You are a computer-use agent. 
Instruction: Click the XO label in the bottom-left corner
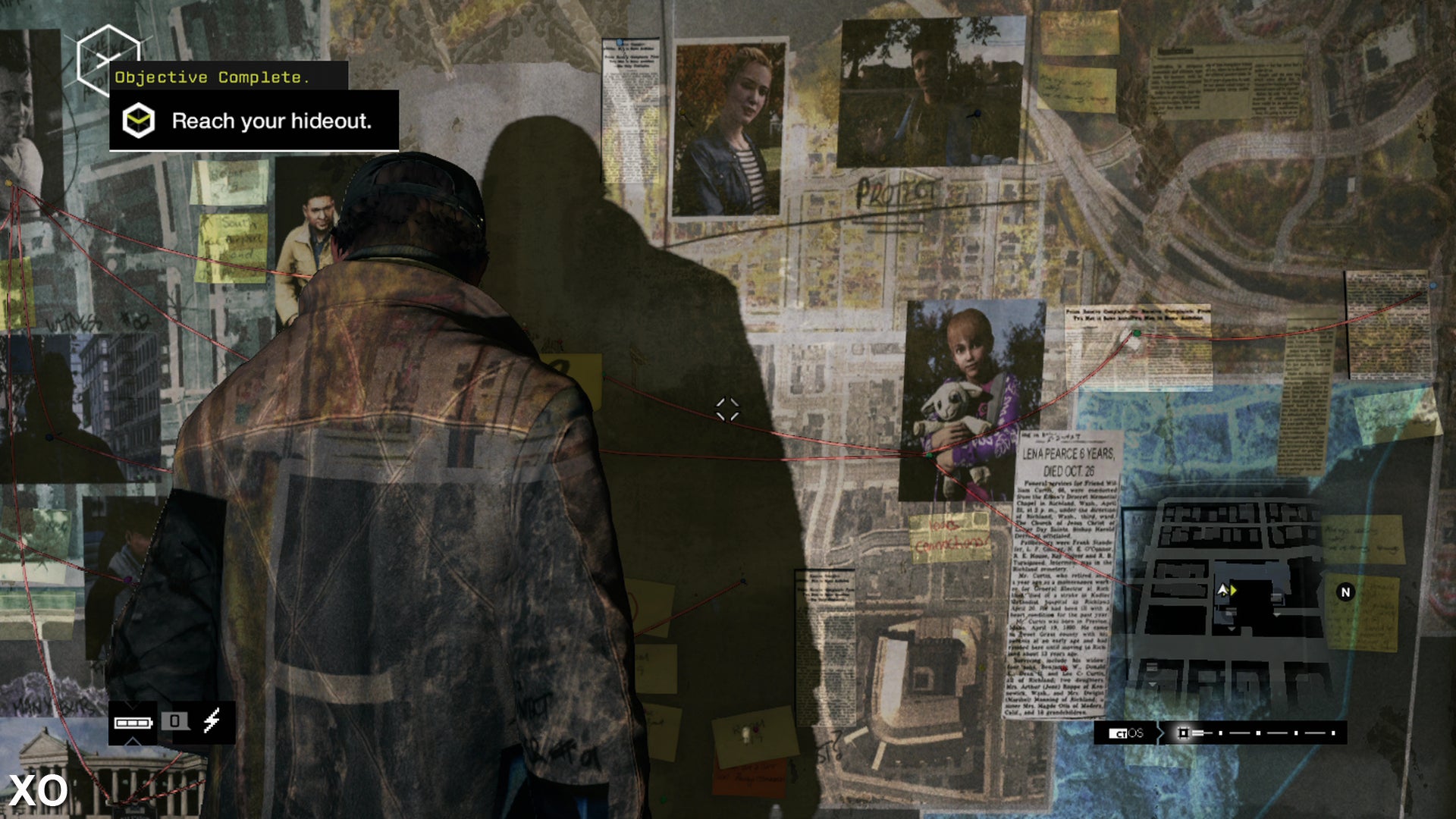[x=36, y=791]
